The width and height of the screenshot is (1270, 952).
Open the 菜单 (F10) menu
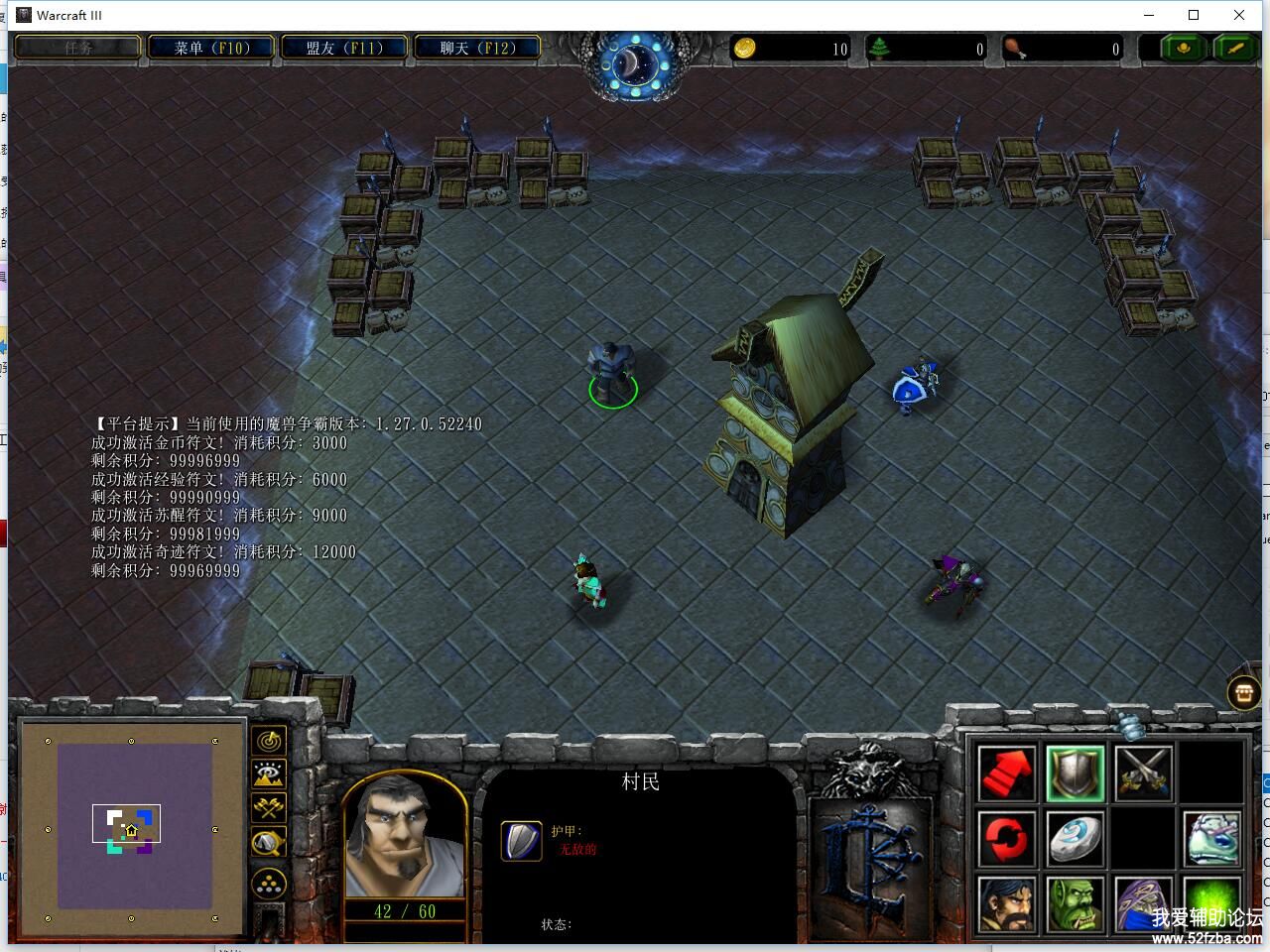211,48
